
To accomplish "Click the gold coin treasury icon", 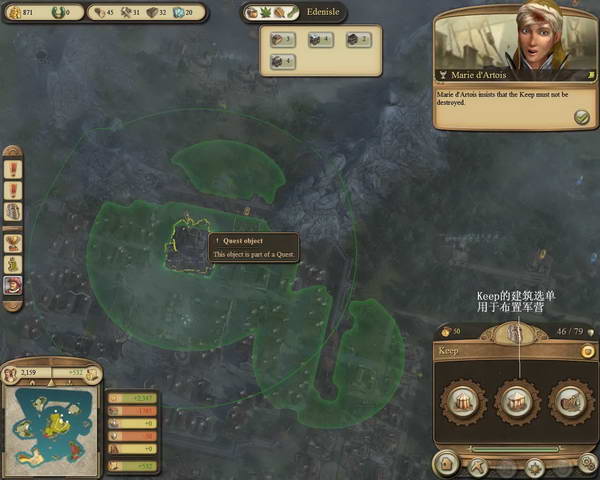I will pyautogui.click(x=13, y=13).
